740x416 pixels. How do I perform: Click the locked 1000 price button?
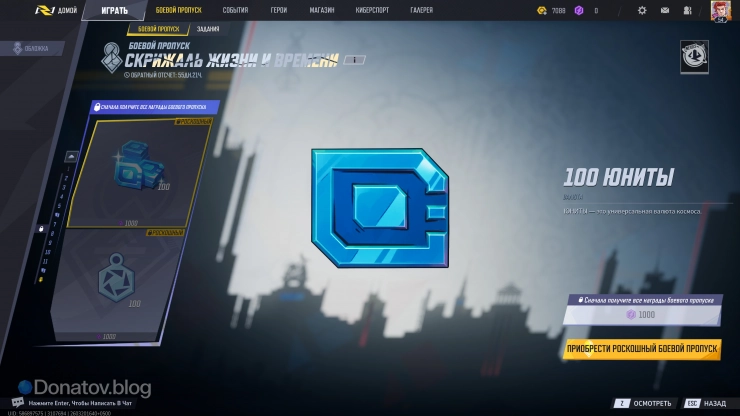[x=641, y=315]
